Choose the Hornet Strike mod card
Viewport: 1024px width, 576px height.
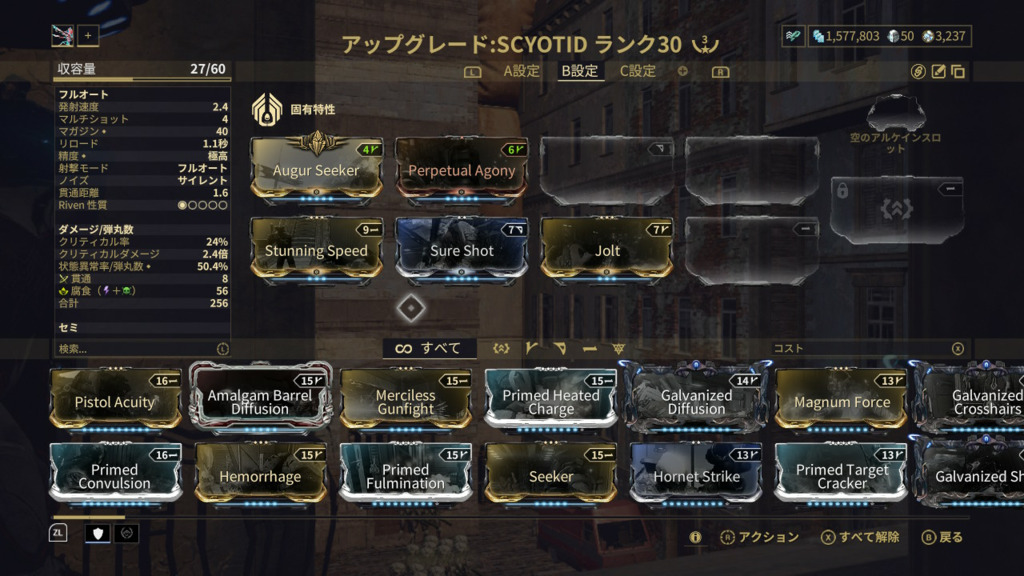(x=696, y=474)
